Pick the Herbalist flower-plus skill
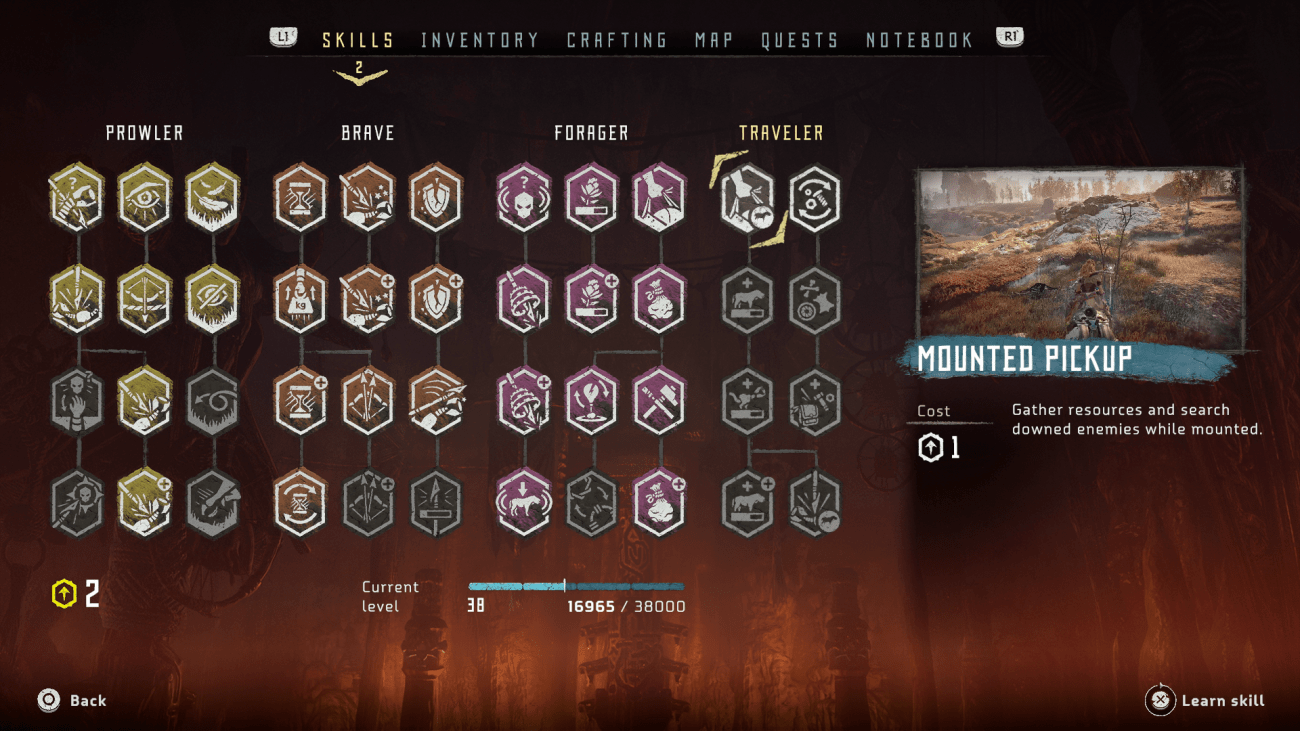This screenshot has height=731, width=1300. 593,297
